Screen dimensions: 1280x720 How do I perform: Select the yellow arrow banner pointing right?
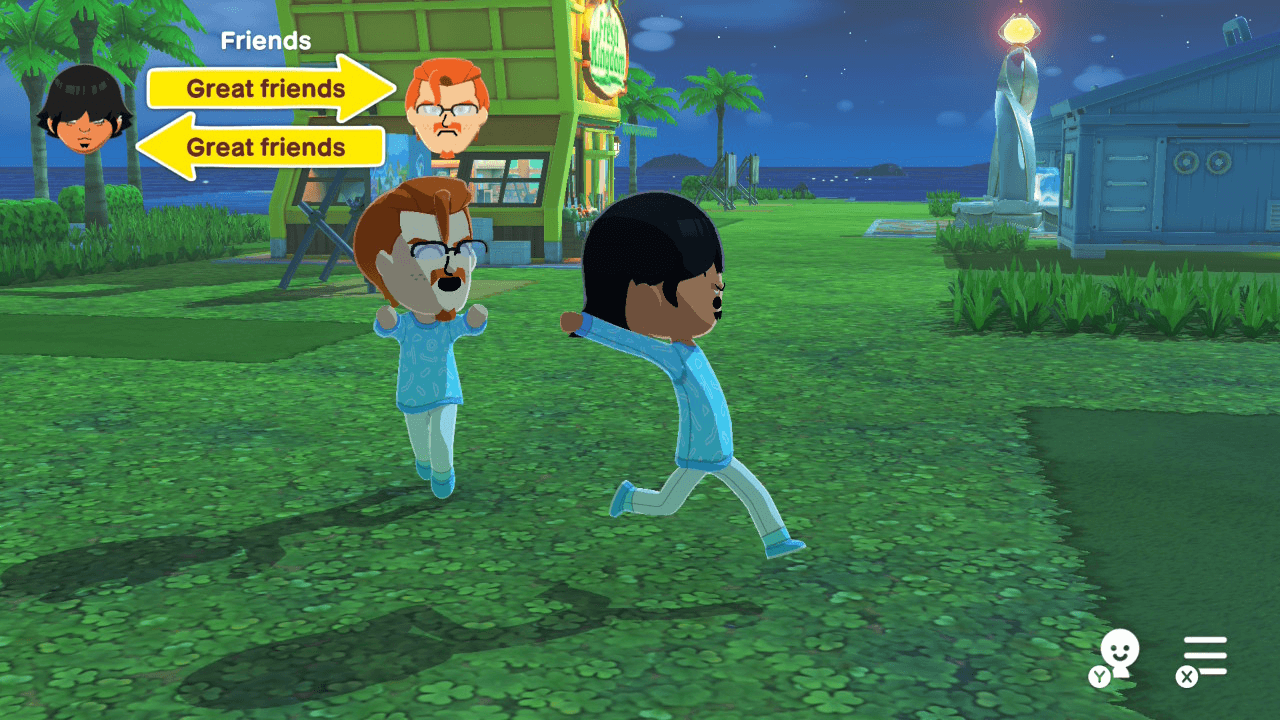point(265,89)
